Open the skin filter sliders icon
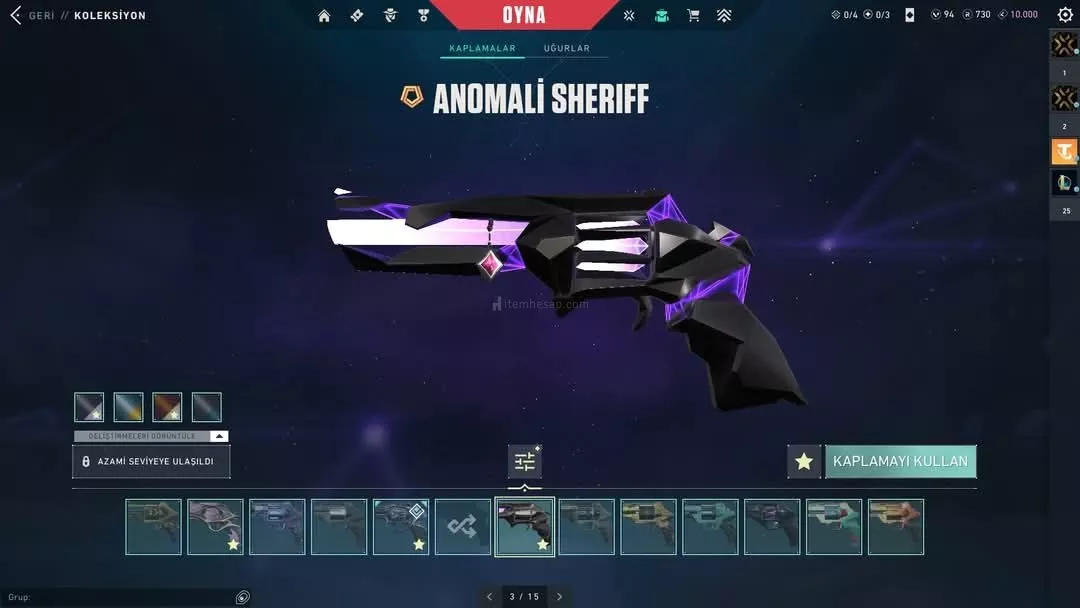This screenshot has width=1080, height=608. pyautogui.click(x=525, y=461)
